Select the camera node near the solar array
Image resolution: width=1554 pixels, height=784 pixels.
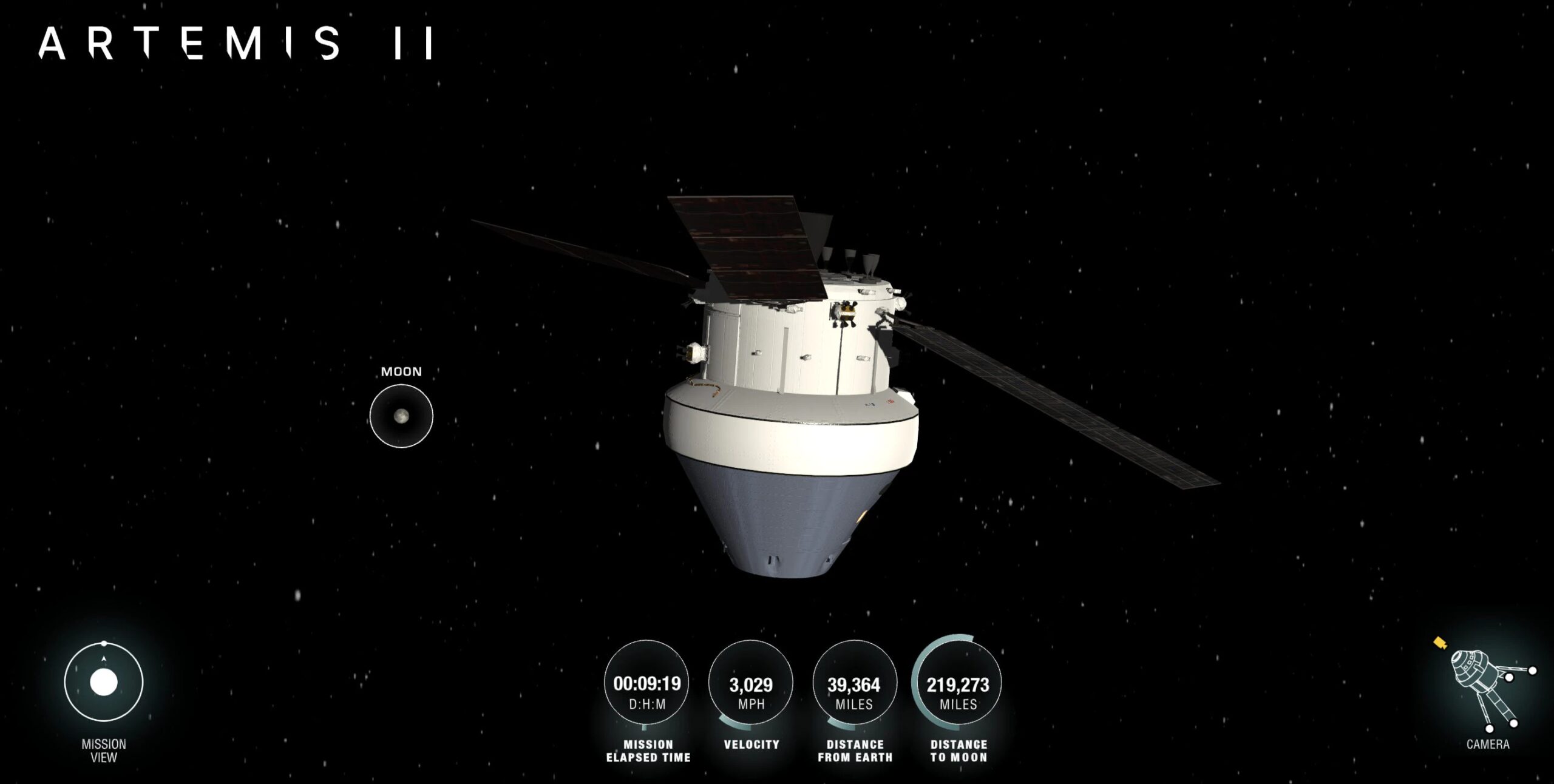(x=1510, y=678)
